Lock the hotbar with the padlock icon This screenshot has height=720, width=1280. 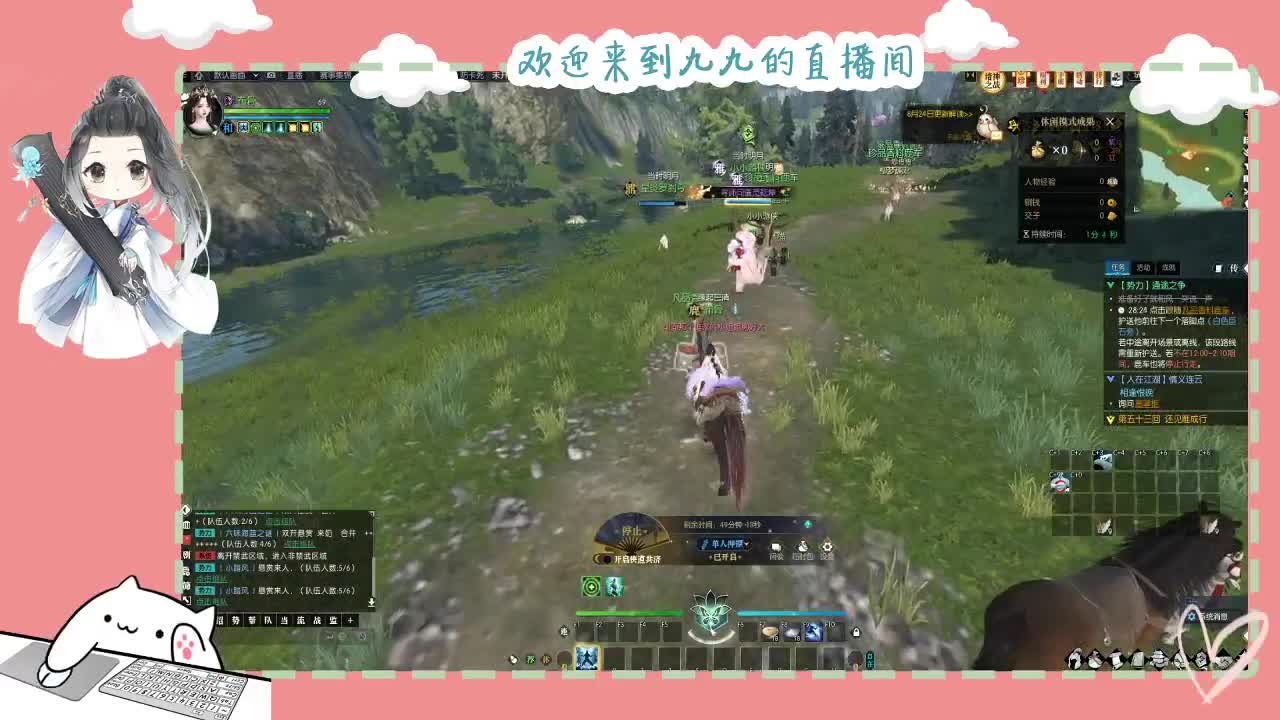tap(858, 633)
